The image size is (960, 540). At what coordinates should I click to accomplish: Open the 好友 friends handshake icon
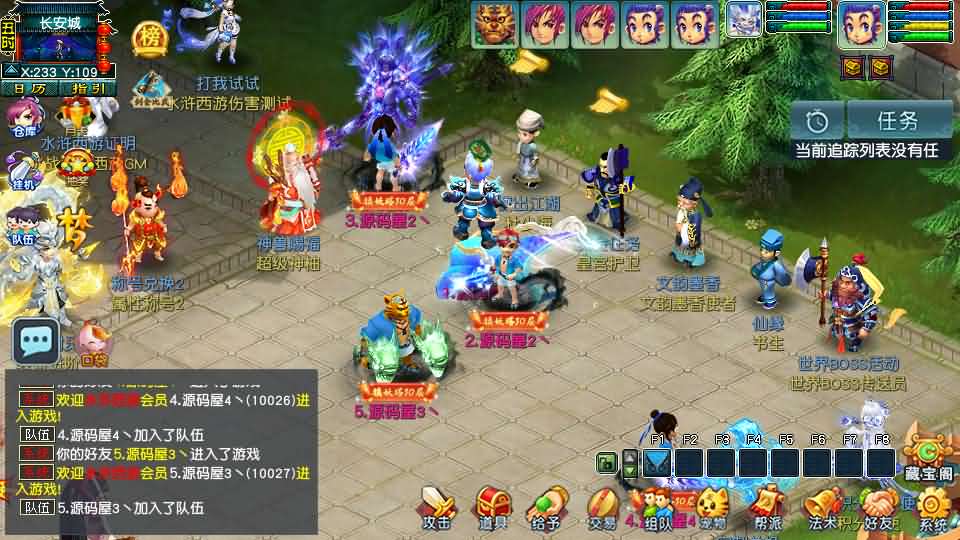[880, 505]
